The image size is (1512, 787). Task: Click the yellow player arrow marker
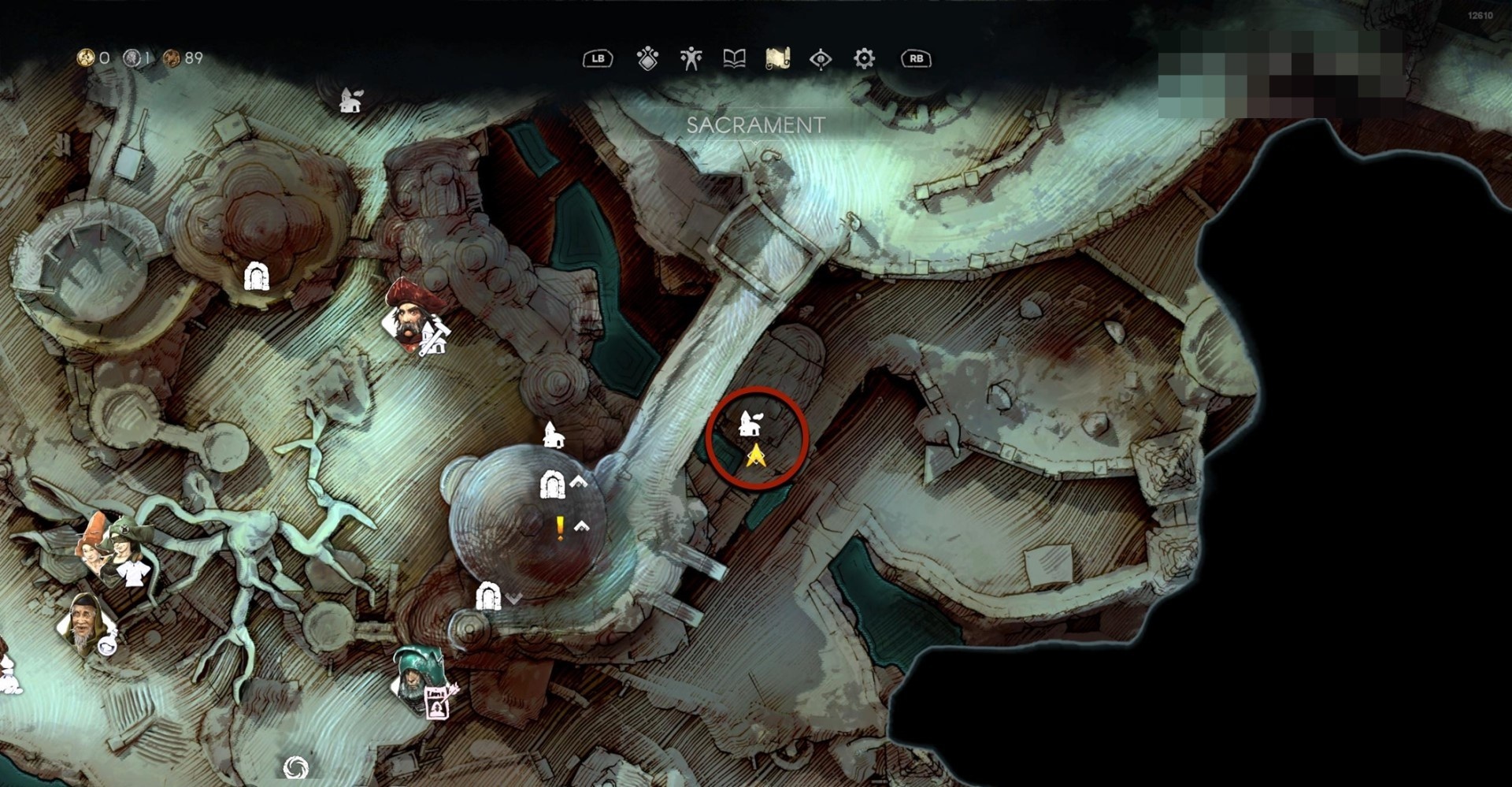pos(756,455)
